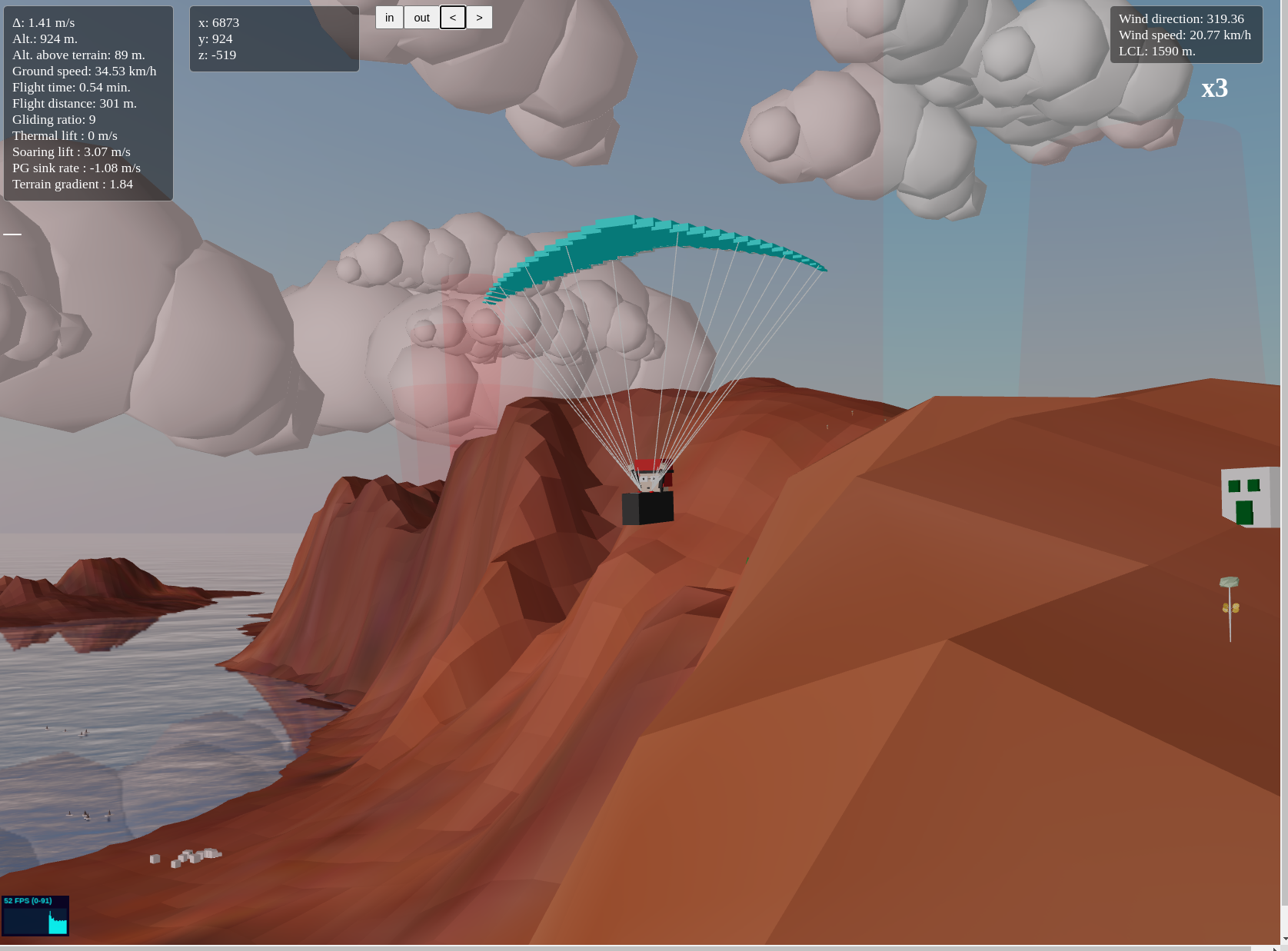1288x951 pixels.
Task: Click the x3 time speed indicator
Action: (x=1215, y=89)
